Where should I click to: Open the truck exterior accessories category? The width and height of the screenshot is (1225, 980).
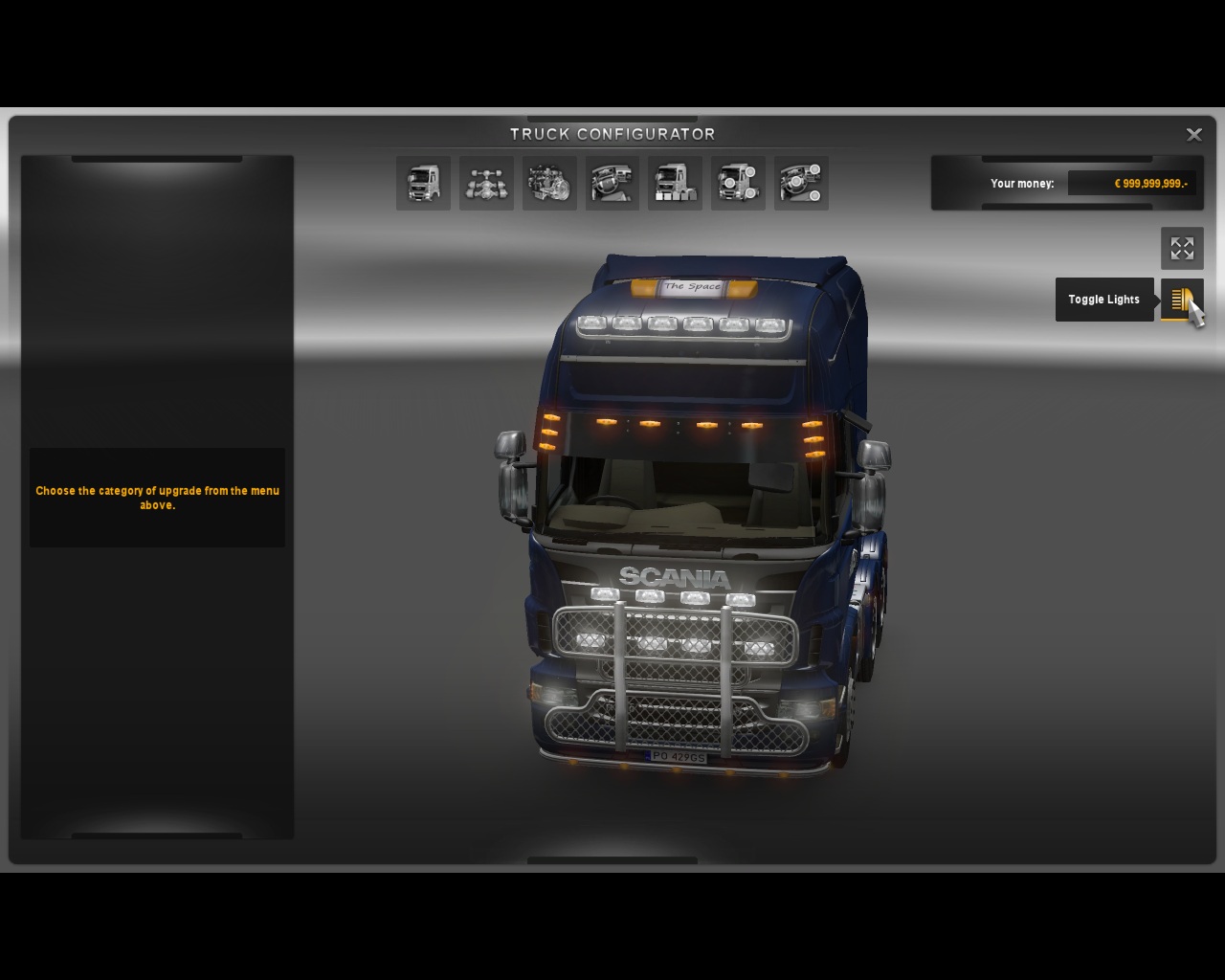[x=738, y=183]
